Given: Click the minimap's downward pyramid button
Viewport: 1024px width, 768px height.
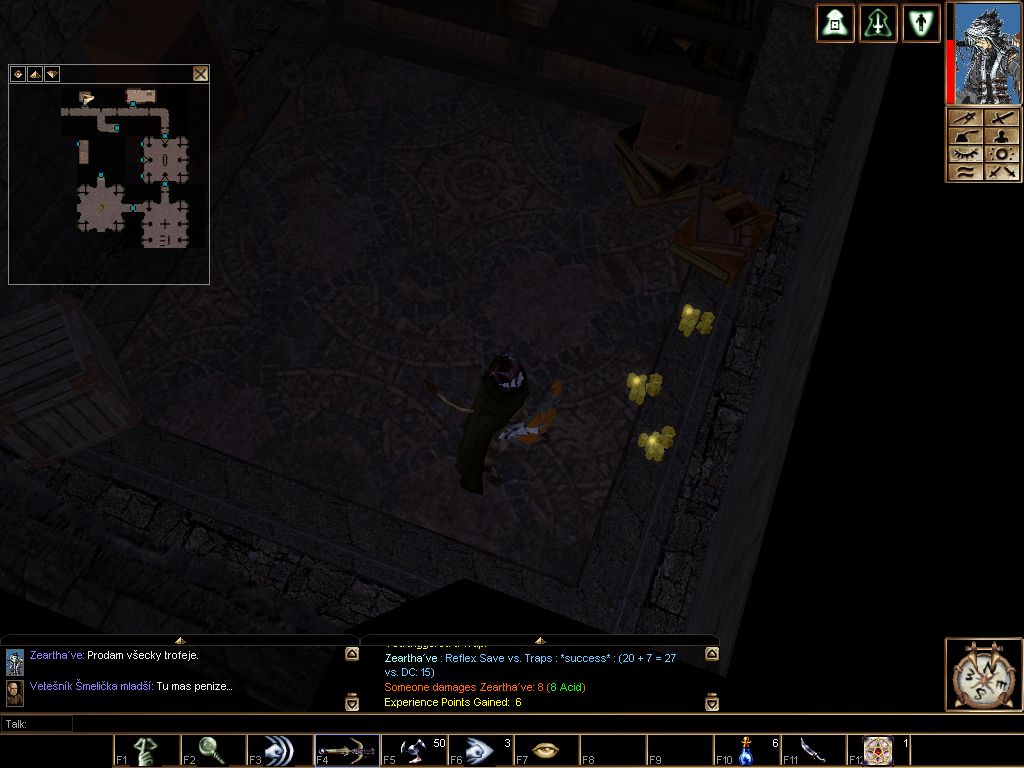Looking at the screenshot, I should click(52, 74).
